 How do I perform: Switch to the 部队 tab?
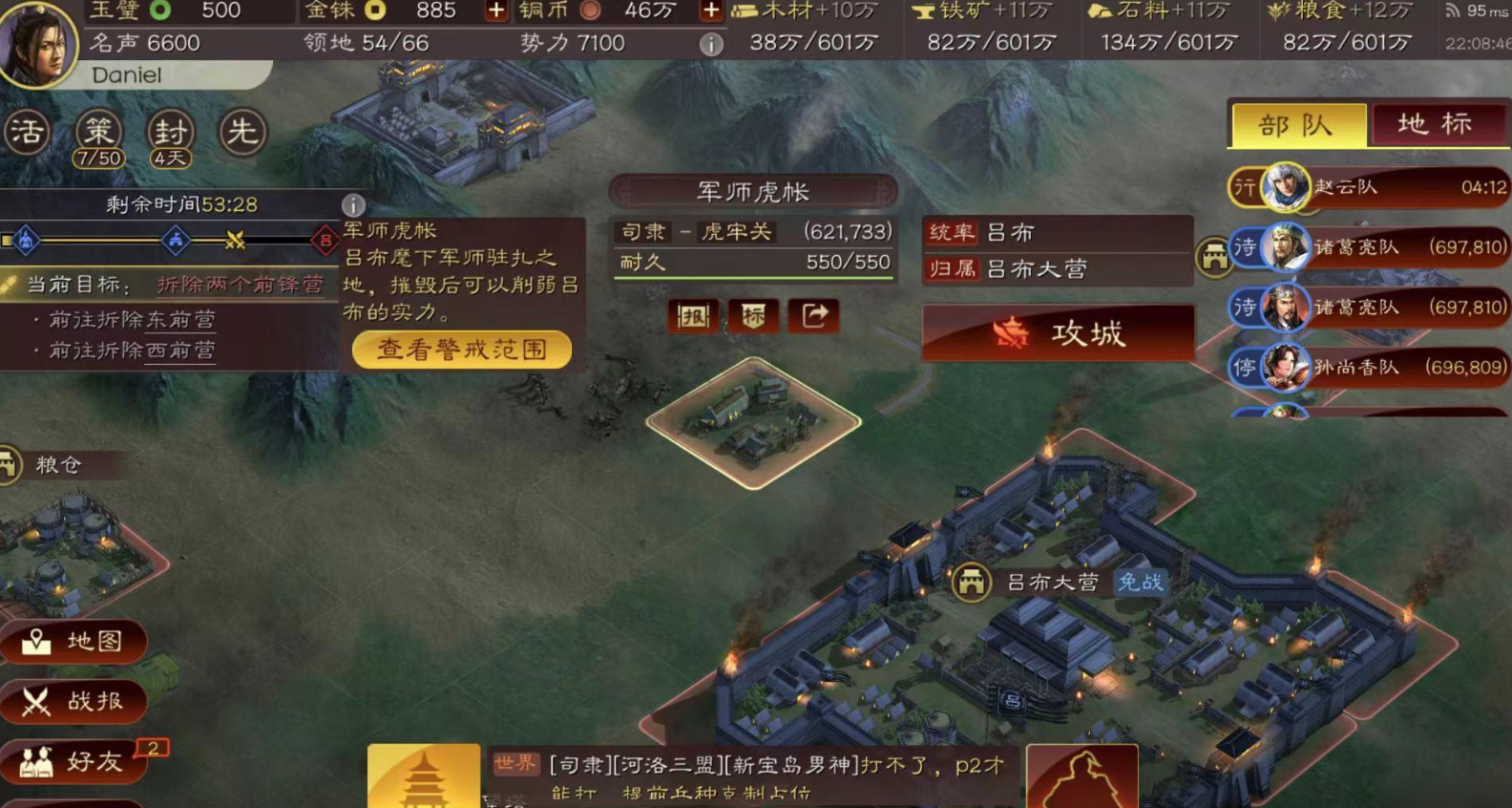pos(1298,124)
